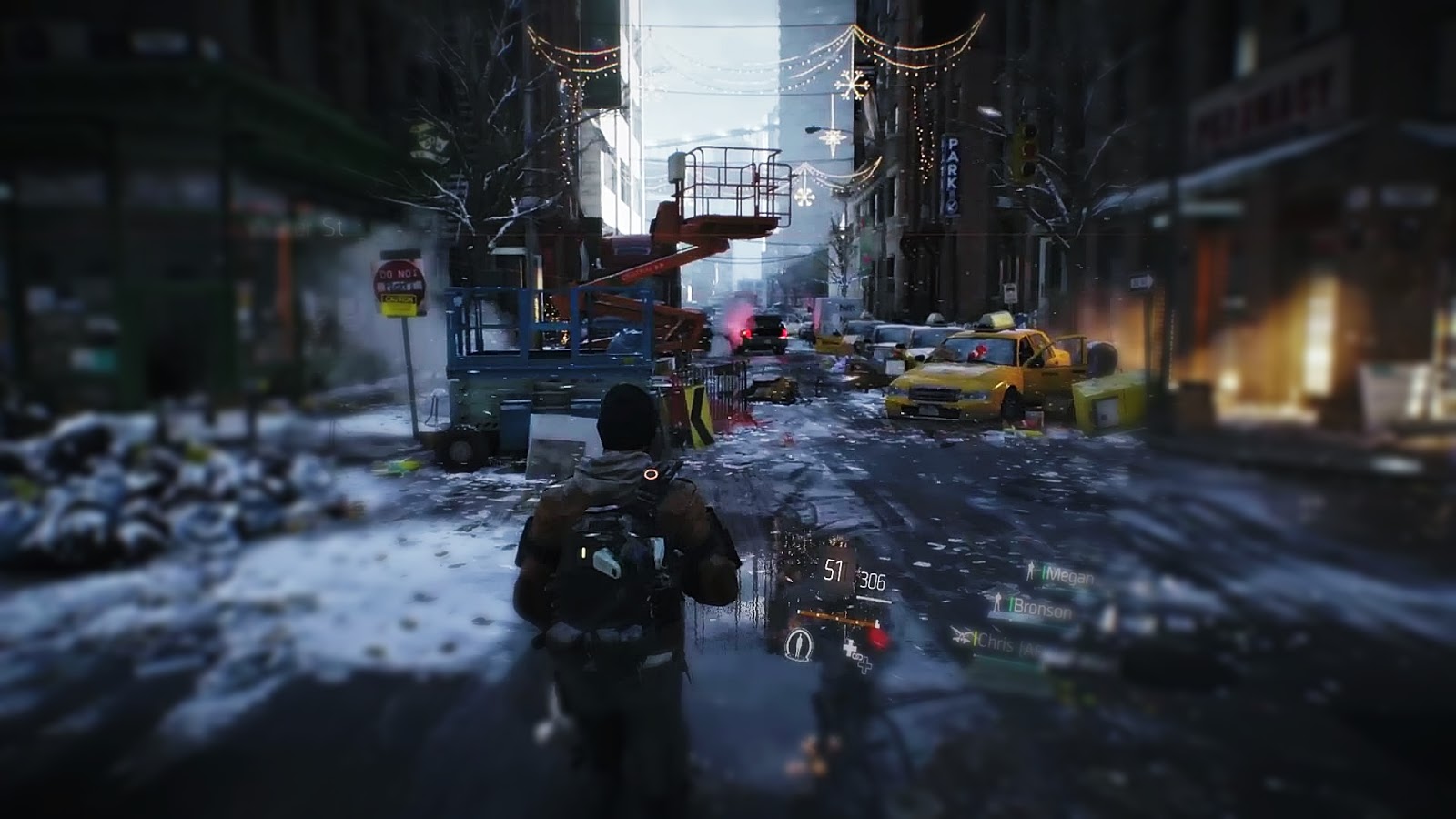Click Bronson's agent silhouette icon

tap(998, 603)
